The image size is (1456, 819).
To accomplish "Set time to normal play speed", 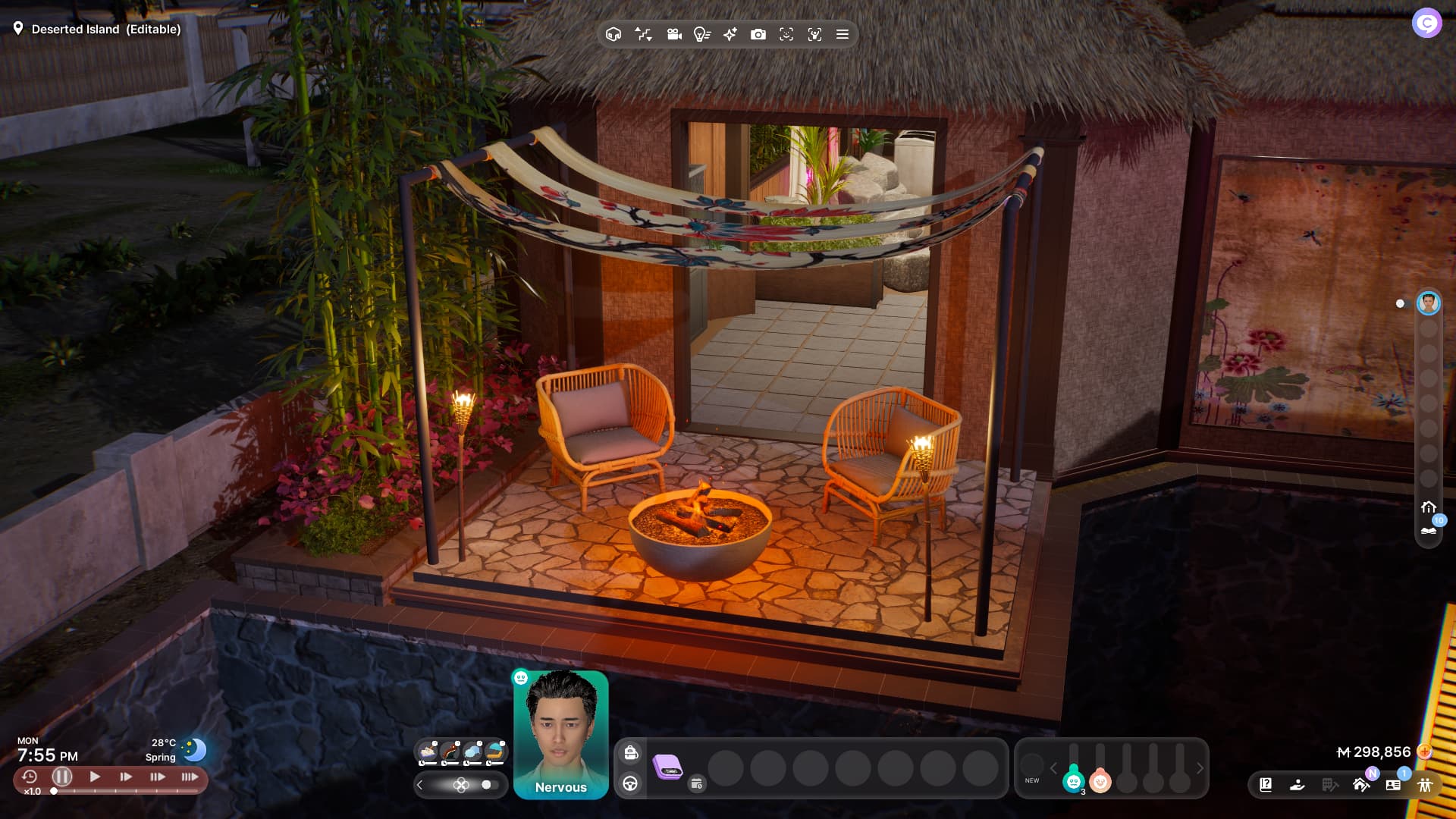I will [x=95, y=777].
